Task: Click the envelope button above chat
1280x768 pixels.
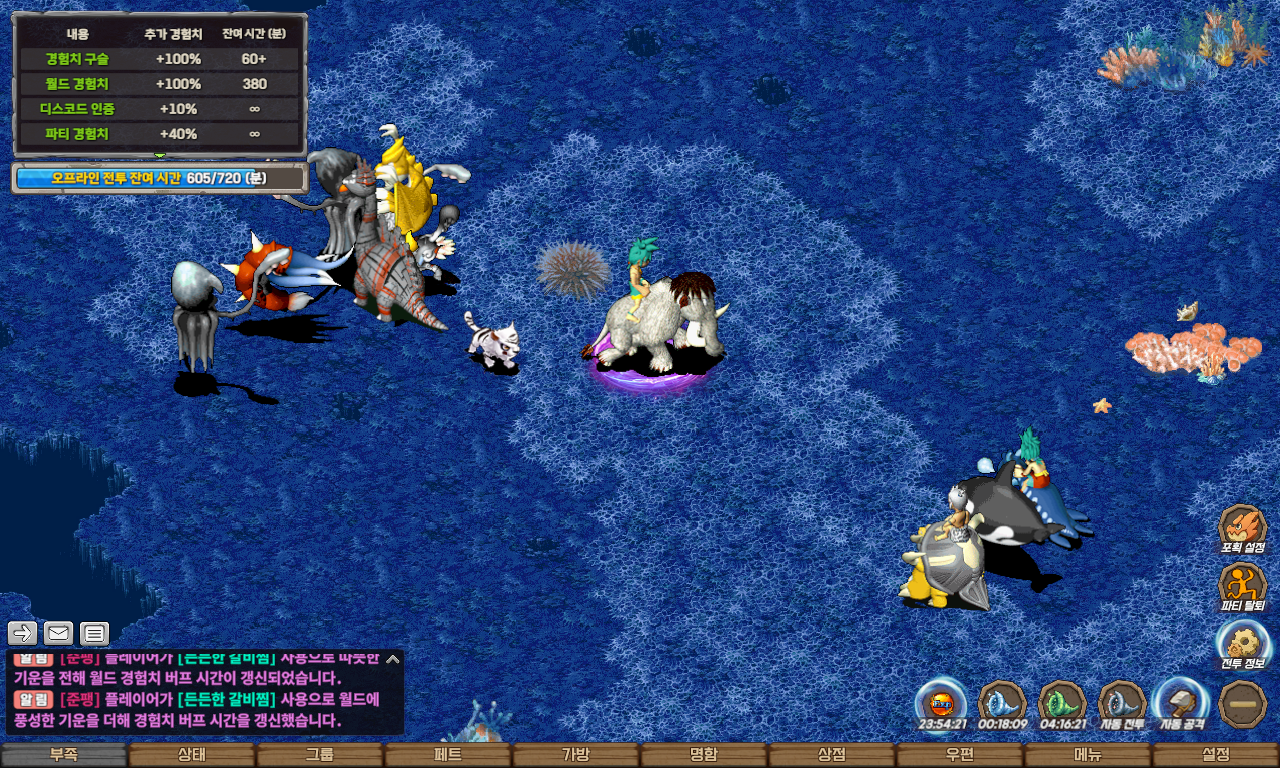Action: click(59, 632)
